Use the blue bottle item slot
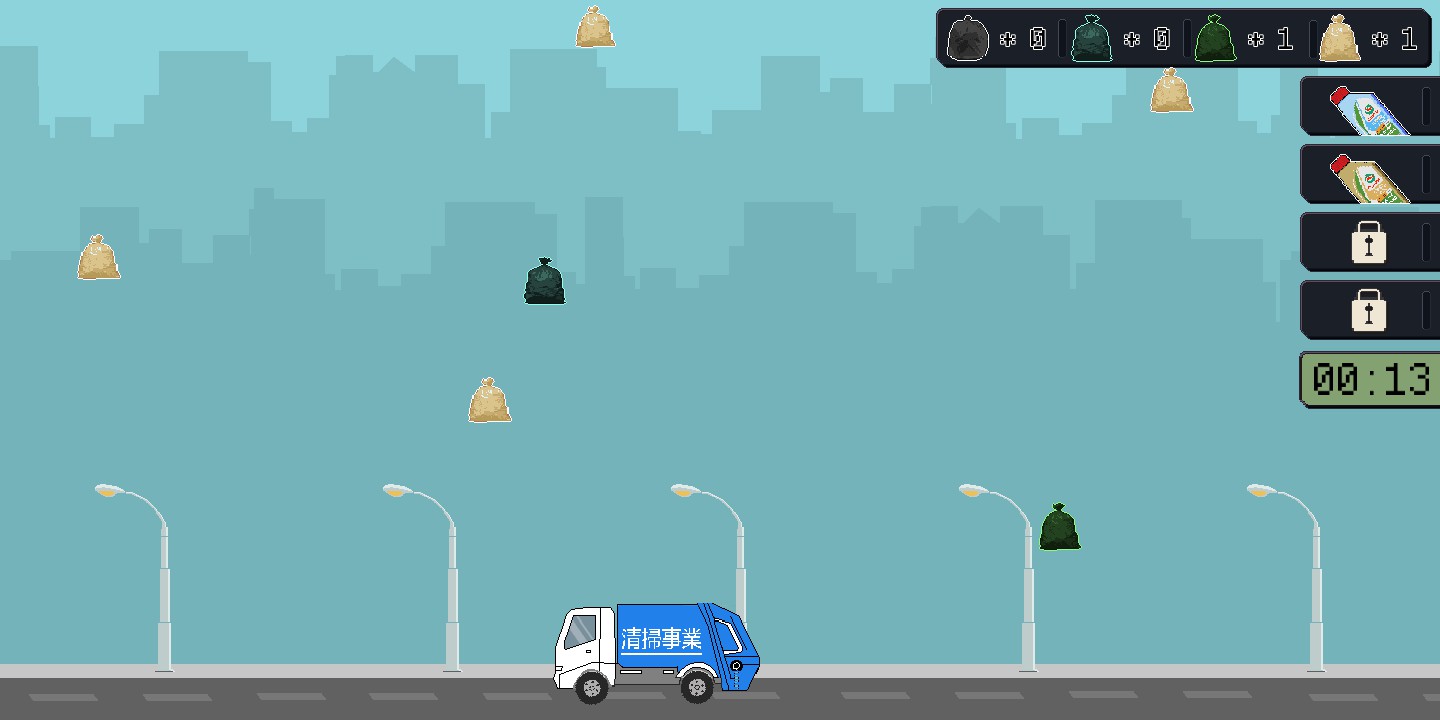Viewport: 1440px width, 720px height. tap(1368, 108)
